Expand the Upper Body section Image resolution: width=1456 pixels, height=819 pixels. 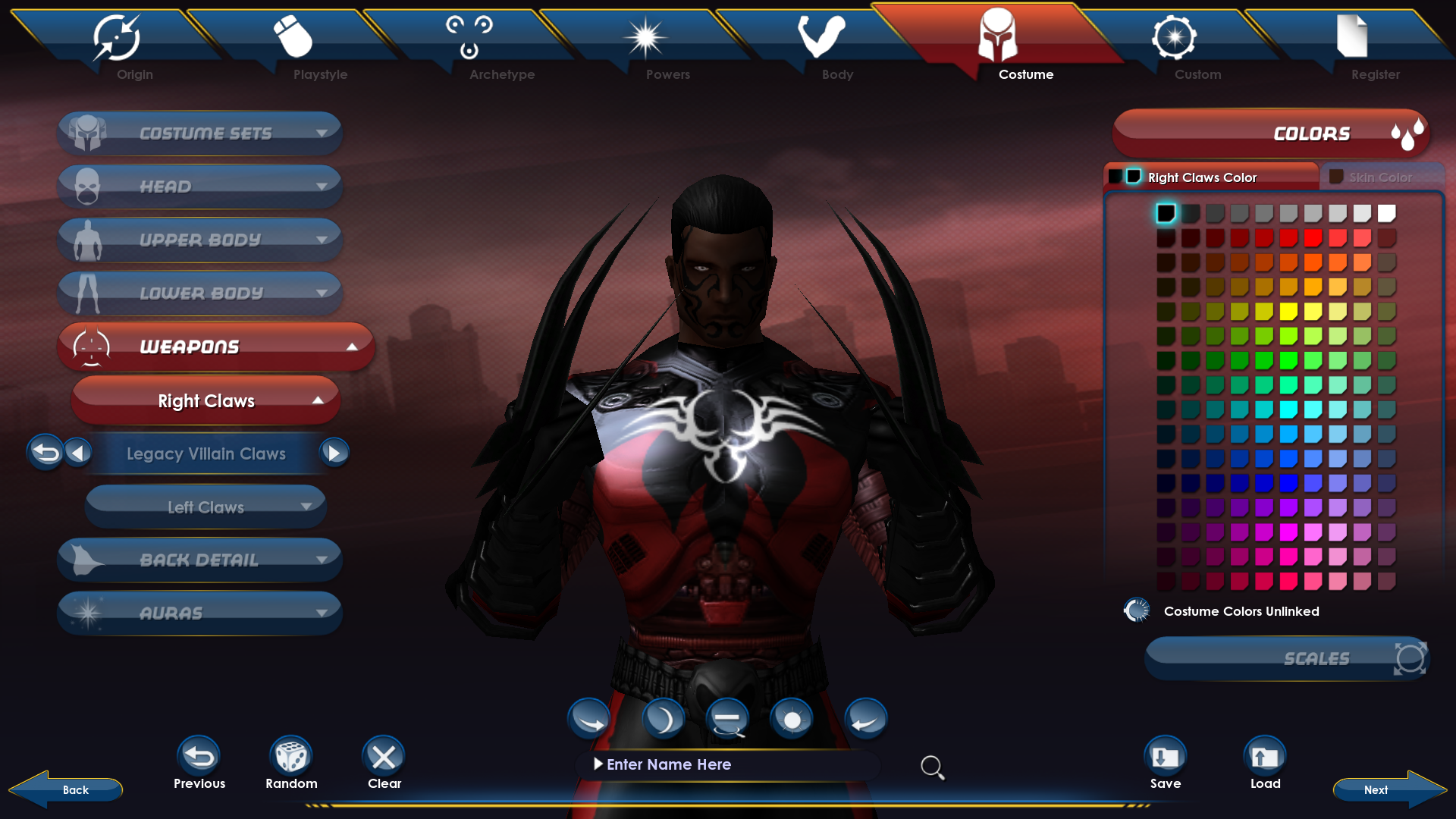200,240
